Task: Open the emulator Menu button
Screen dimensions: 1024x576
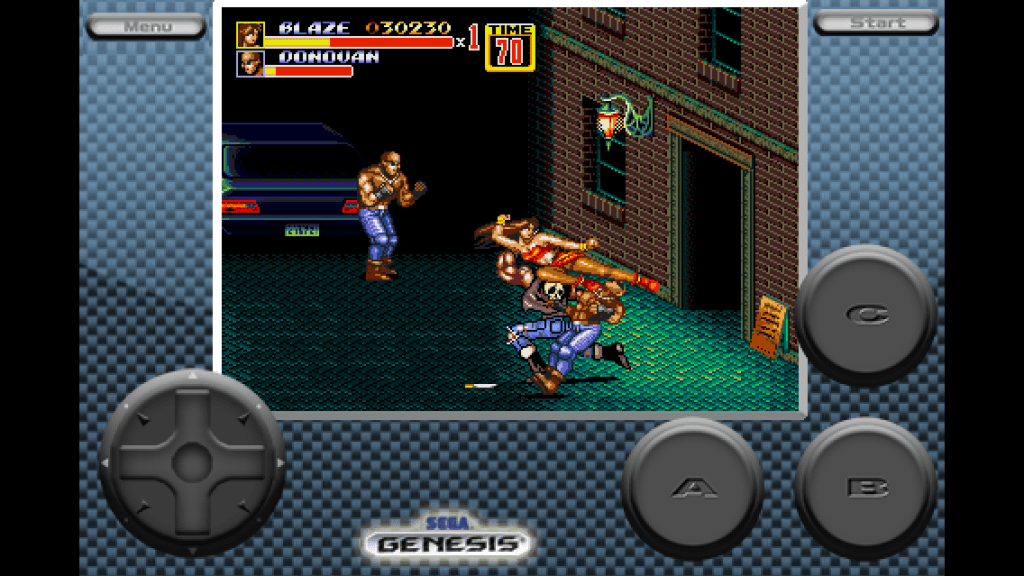Action: tap(147, 25)
